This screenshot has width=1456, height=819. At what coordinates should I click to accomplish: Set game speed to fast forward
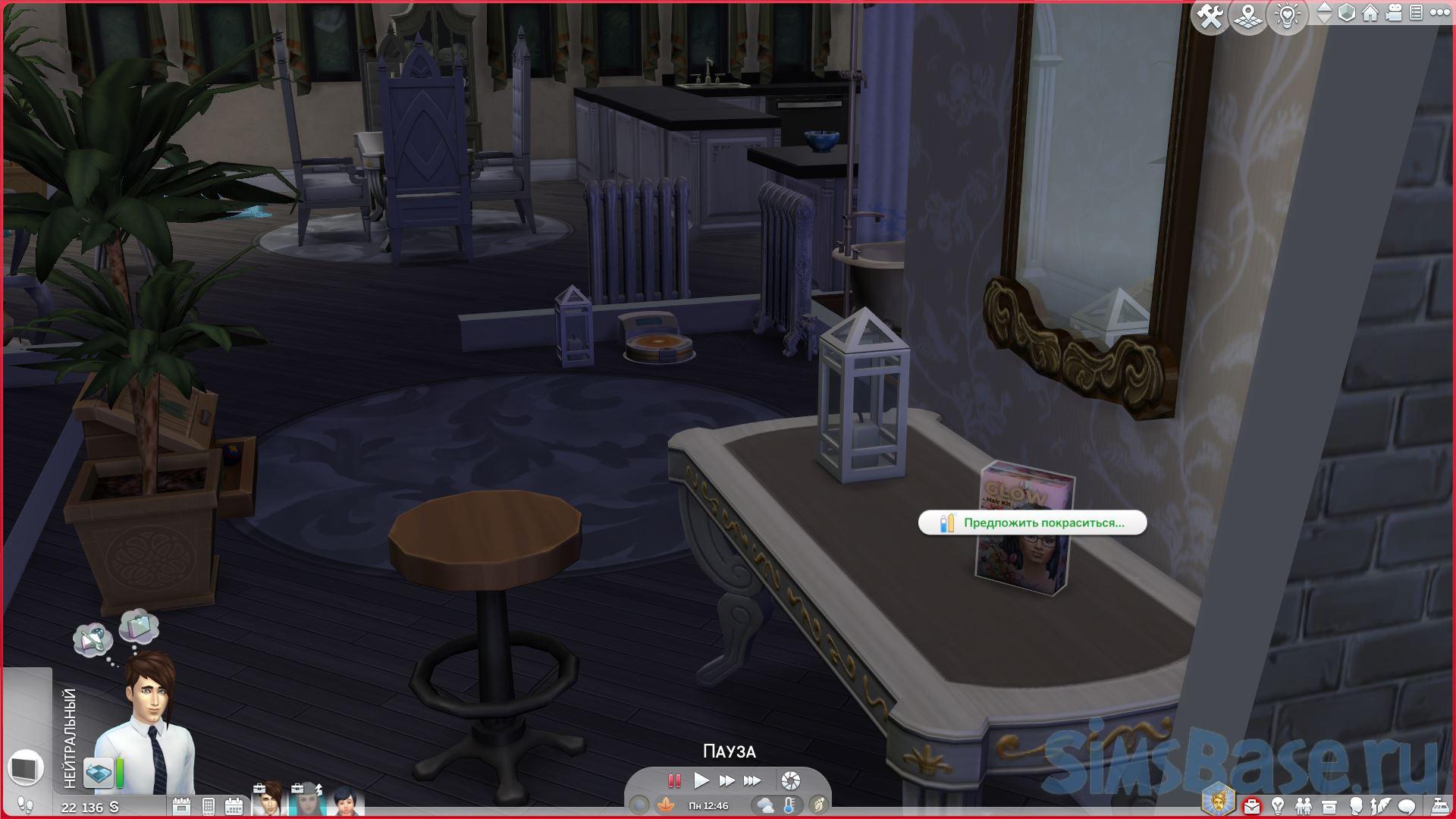726,780
